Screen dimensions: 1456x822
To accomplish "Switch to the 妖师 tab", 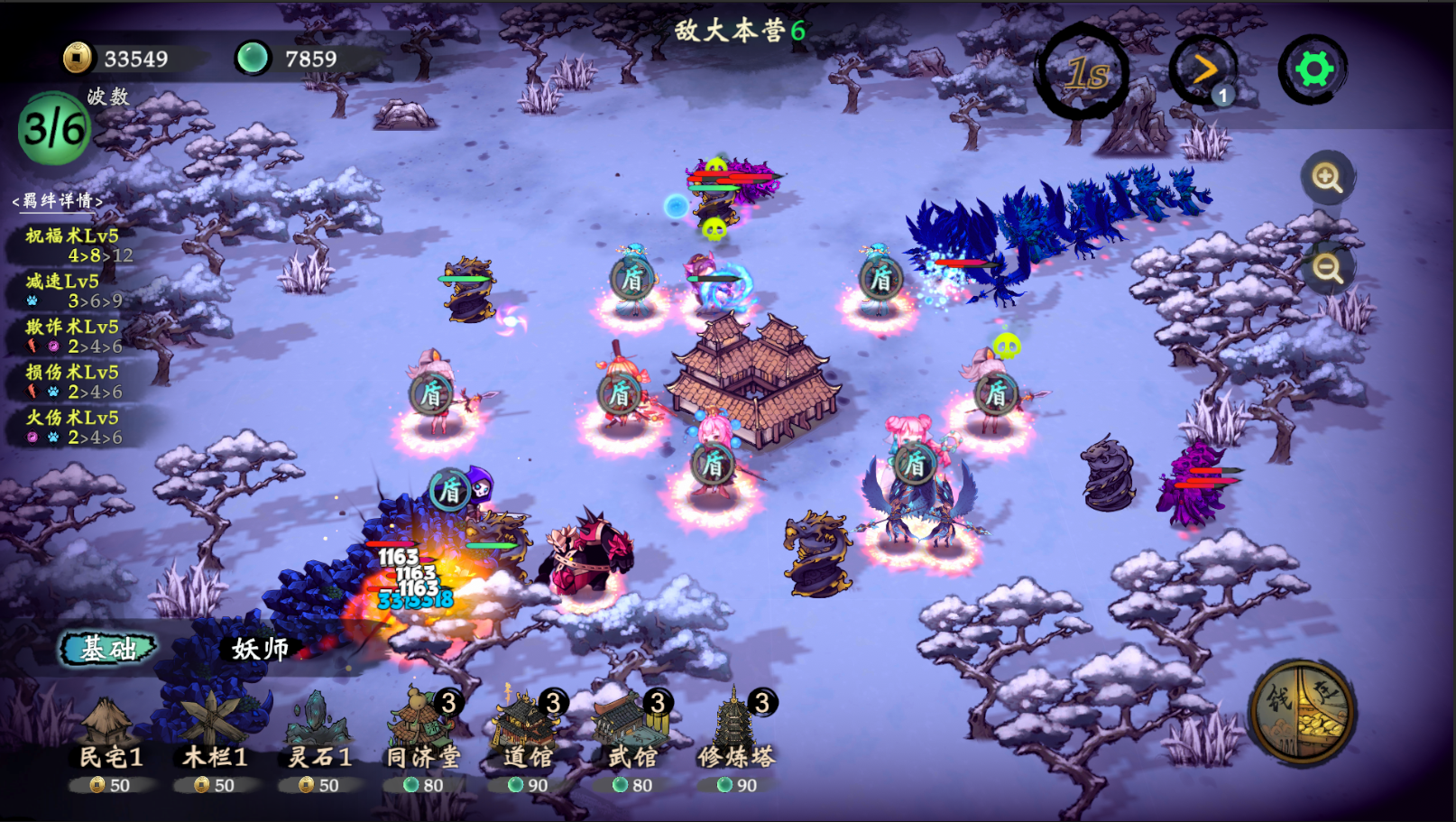I will pyautogui.click(x=260, y=648).
